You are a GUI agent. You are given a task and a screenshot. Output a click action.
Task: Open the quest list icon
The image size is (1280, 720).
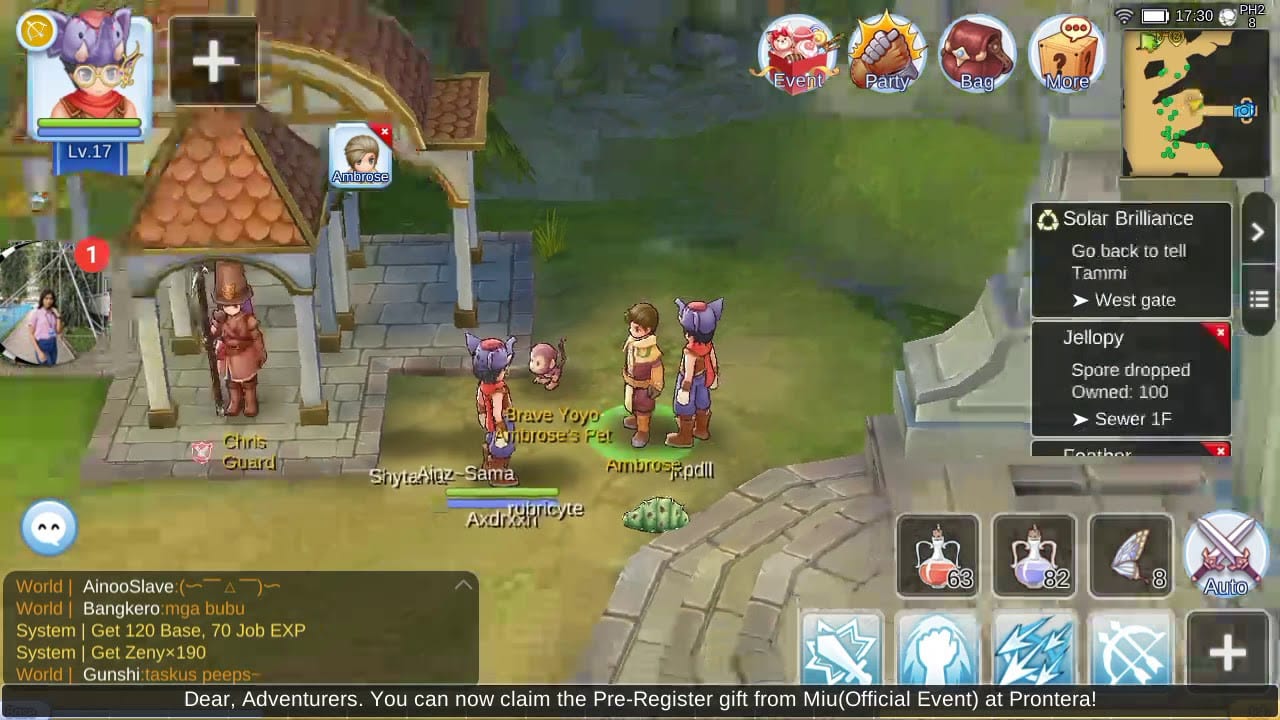click(x=1258, y=299)
